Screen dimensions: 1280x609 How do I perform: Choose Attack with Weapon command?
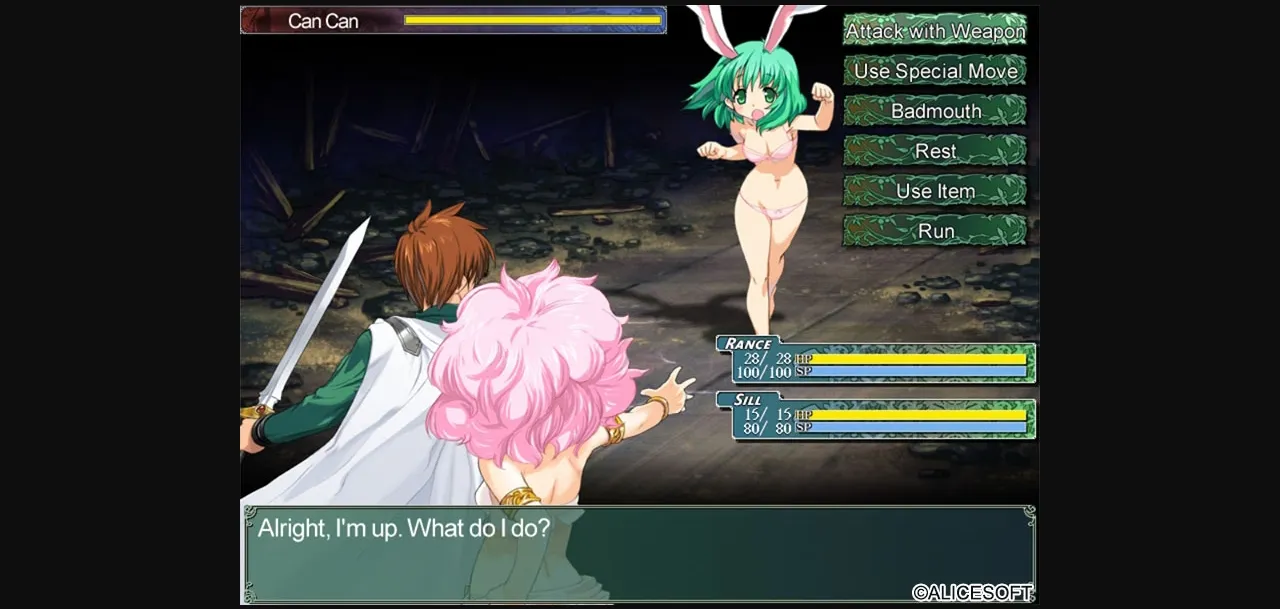[x=935, y=31]
